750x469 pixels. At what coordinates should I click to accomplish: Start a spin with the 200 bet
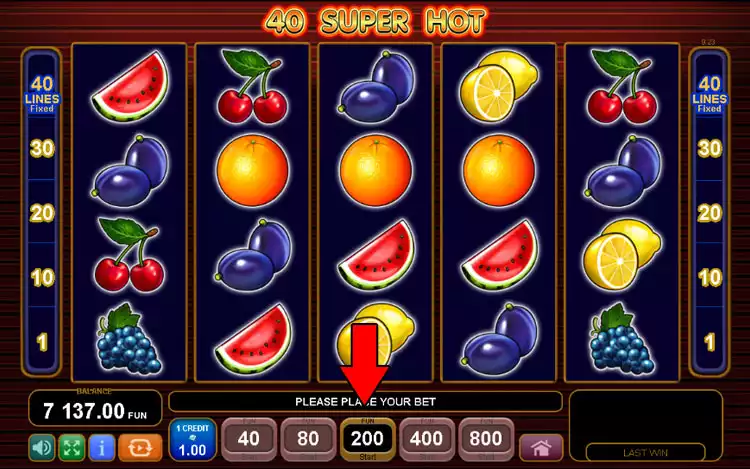coord(367,438)
